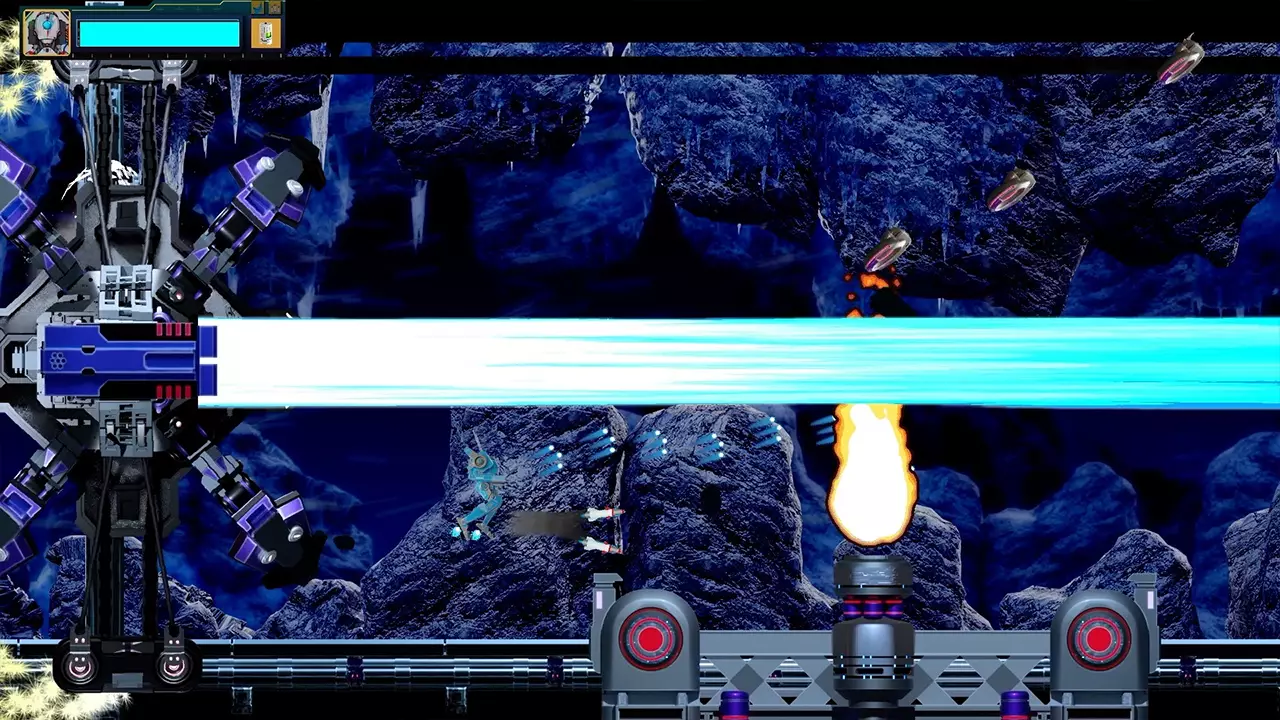
Task: Click the red circular turret on the left platform
Action: (650, 640)
